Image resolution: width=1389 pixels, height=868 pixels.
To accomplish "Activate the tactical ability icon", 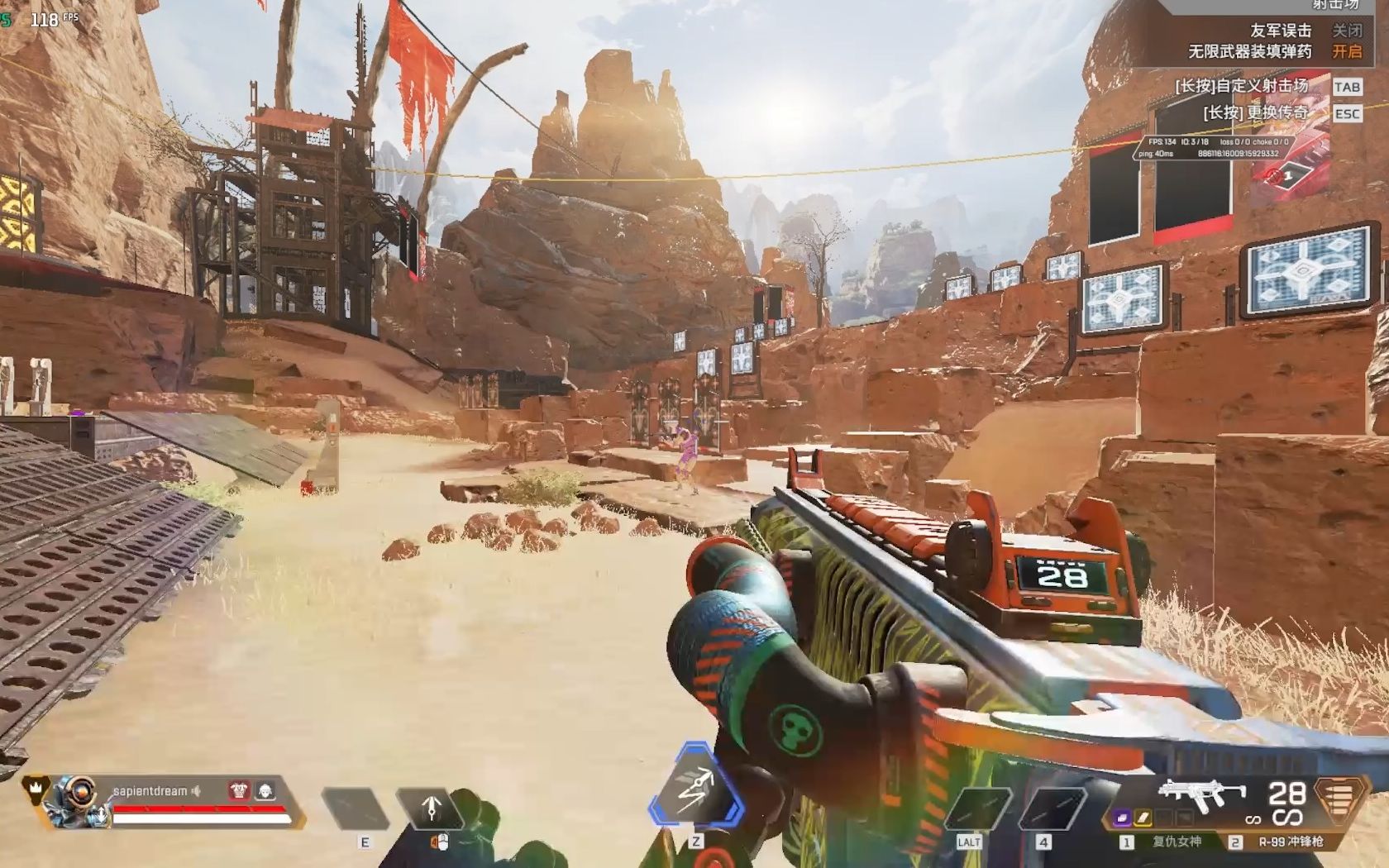I will [432, 808].
